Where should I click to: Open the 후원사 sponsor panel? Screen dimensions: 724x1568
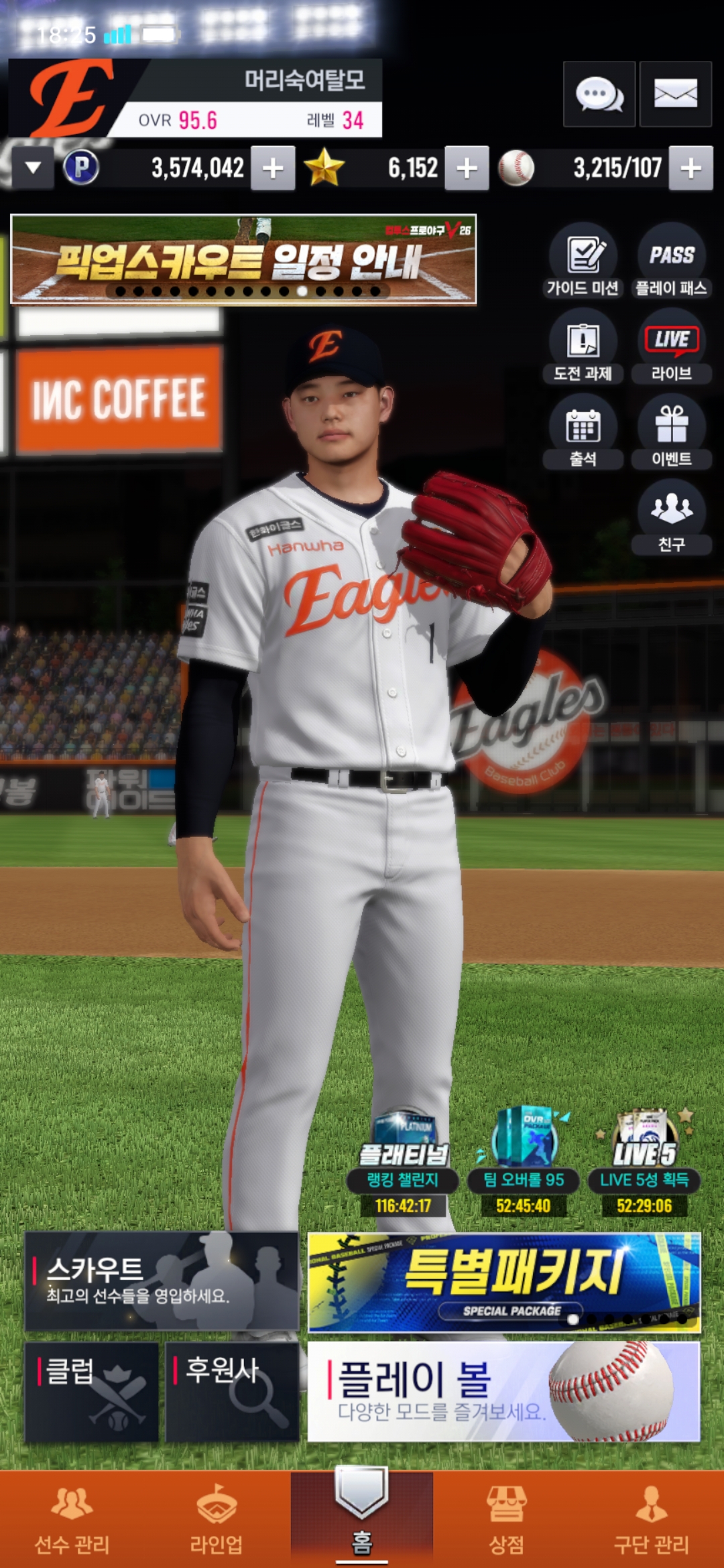(x=232, y=1392)
